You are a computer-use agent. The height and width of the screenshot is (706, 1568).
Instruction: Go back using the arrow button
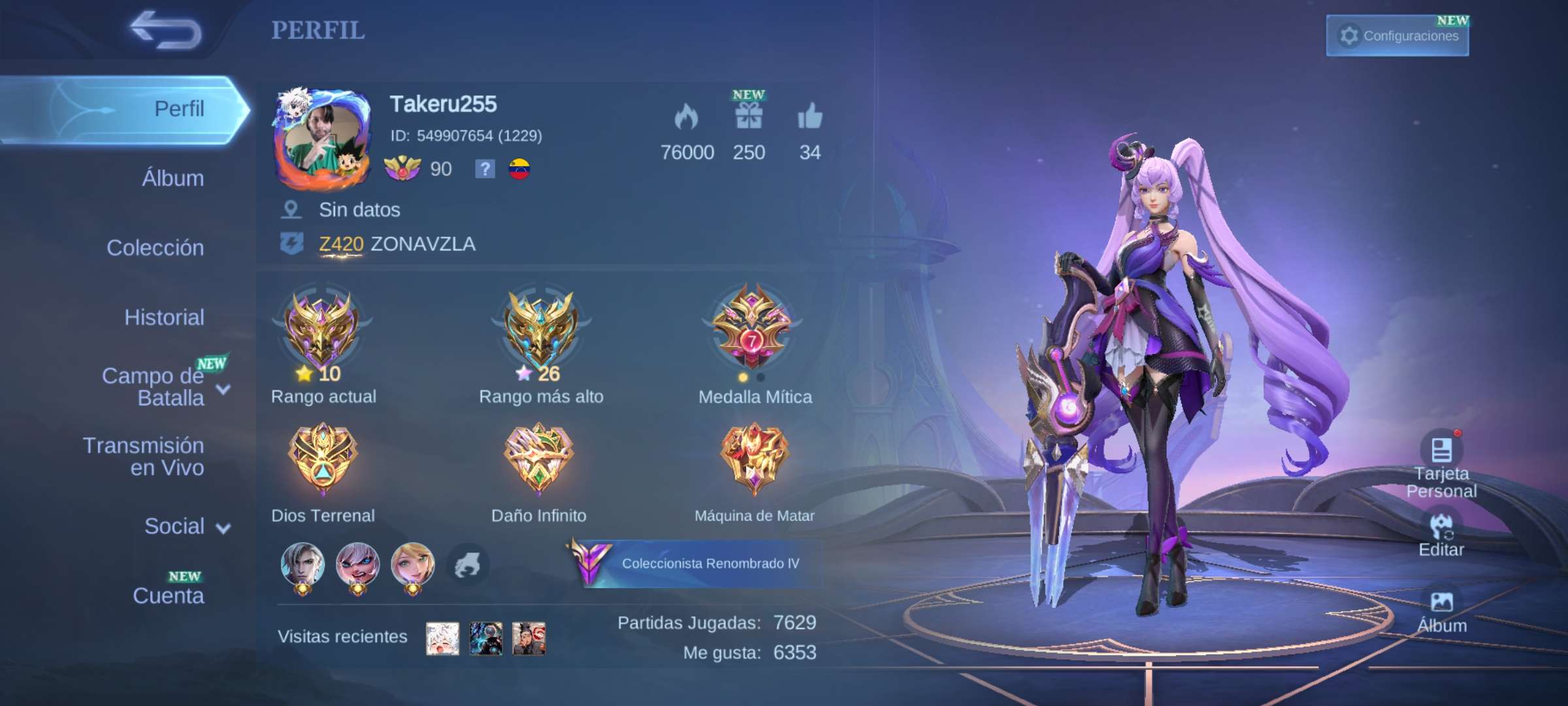166,30
